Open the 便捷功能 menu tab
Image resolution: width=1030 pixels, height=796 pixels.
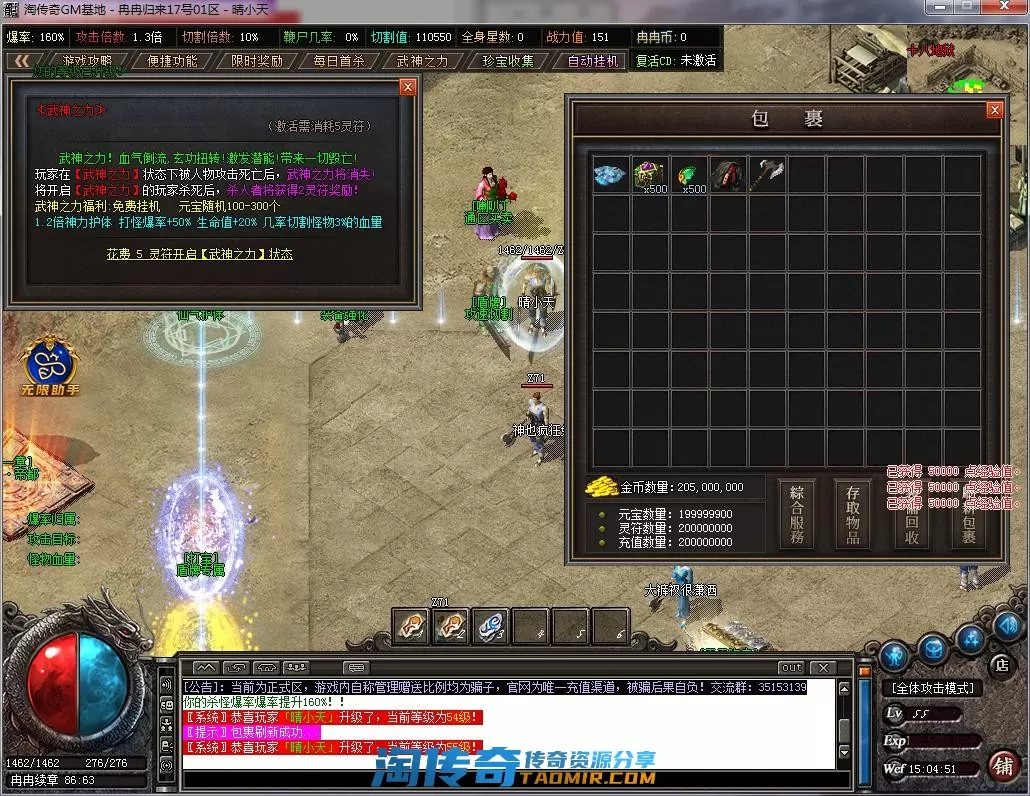172,60
